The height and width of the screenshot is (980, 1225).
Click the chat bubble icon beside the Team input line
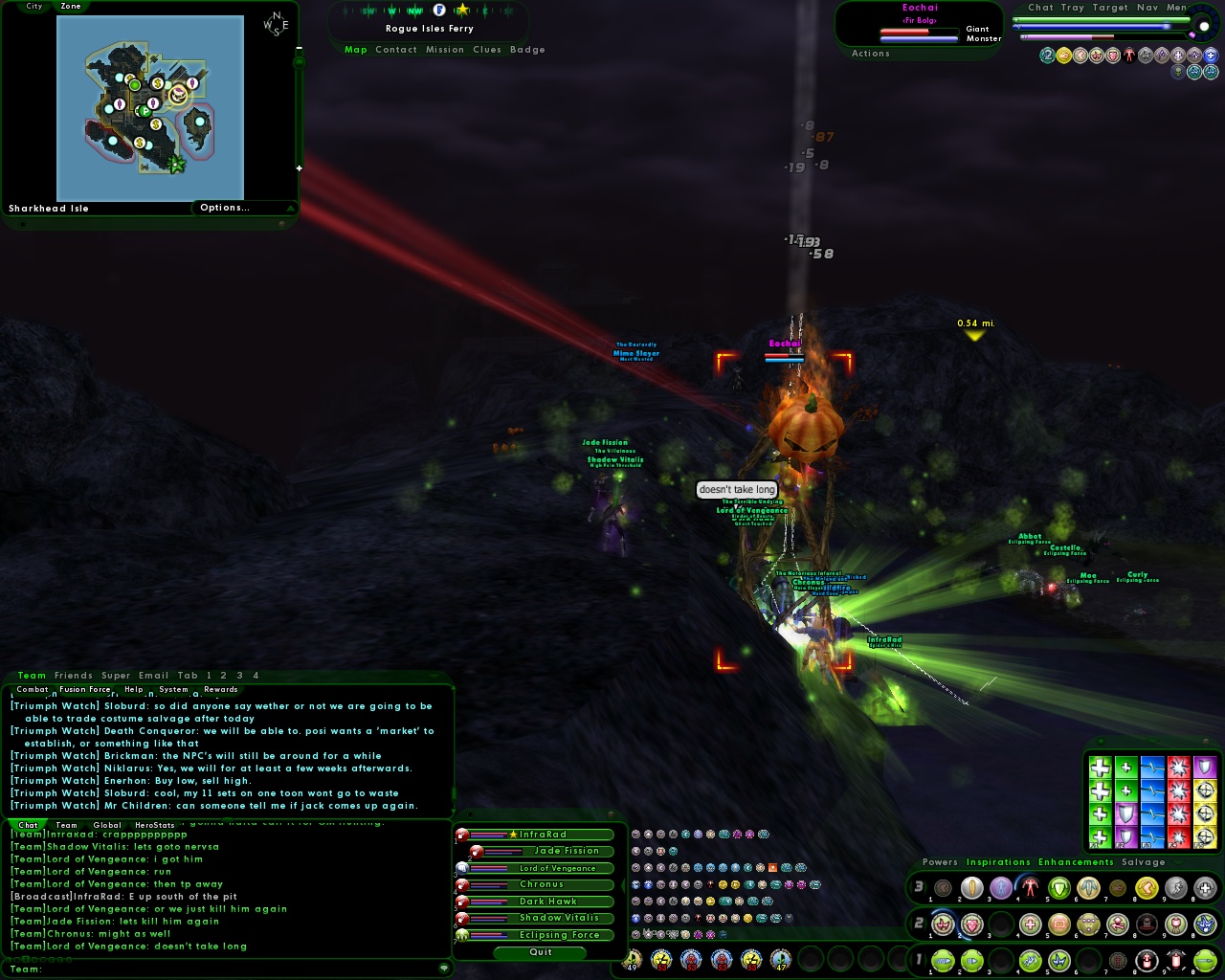click(x=443, y=969)
